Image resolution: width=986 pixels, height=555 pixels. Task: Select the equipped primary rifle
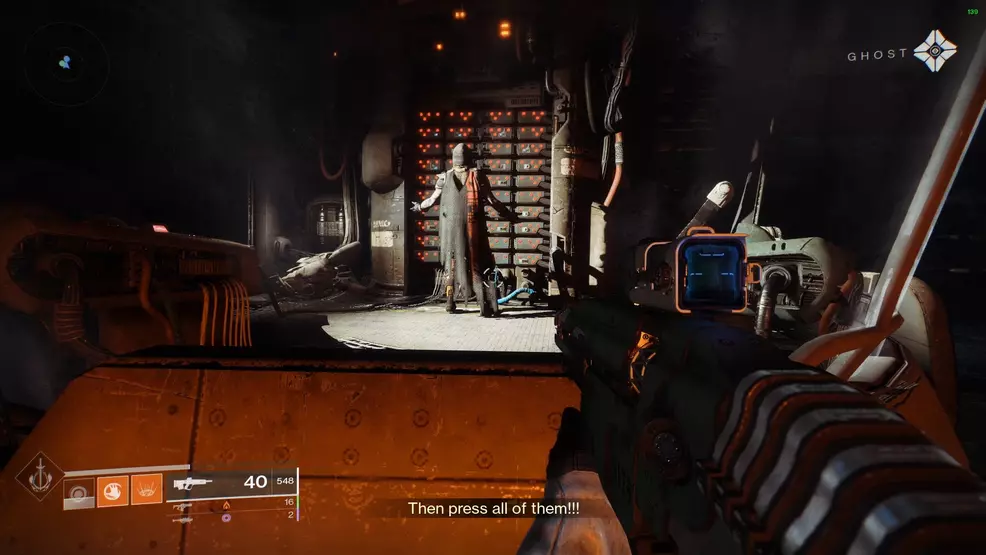click(x=193, y=483)
